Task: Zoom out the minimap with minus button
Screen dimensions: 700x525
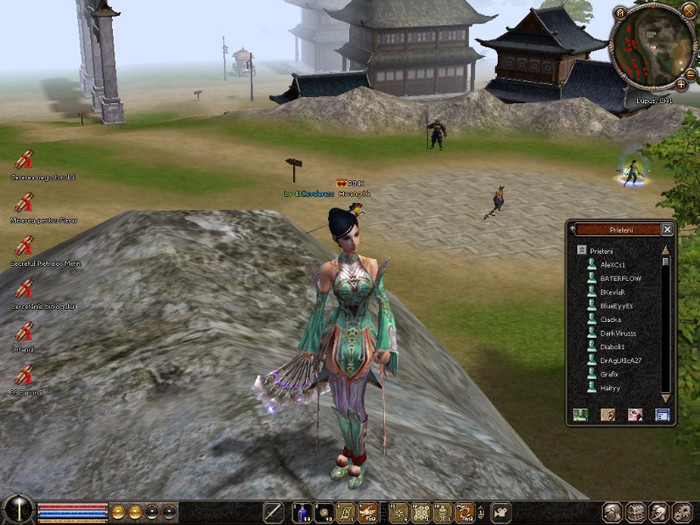Action: coord(689,75)
